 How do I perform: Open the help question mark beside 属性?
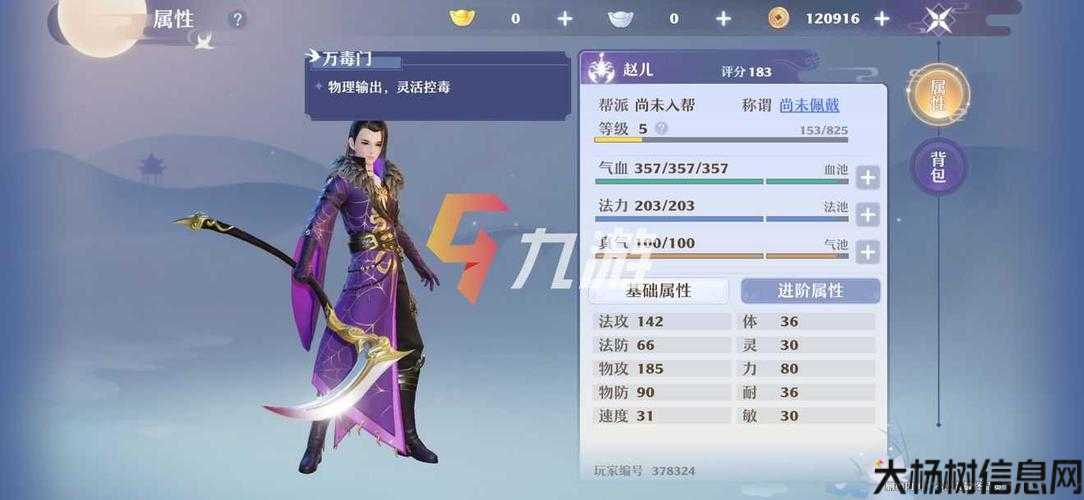click(237, 19)
